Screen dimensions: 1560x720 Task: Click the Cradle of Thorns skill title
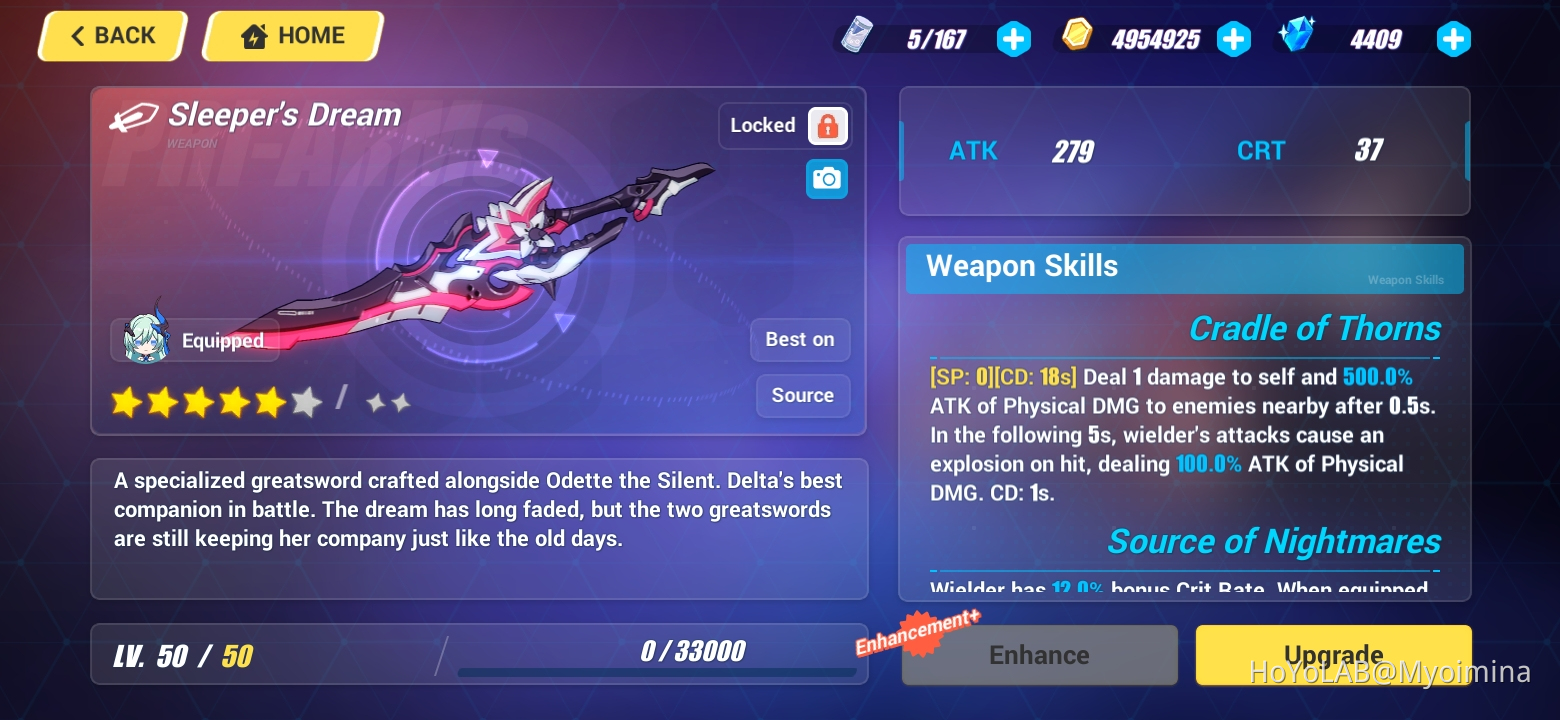point(1313,328)
